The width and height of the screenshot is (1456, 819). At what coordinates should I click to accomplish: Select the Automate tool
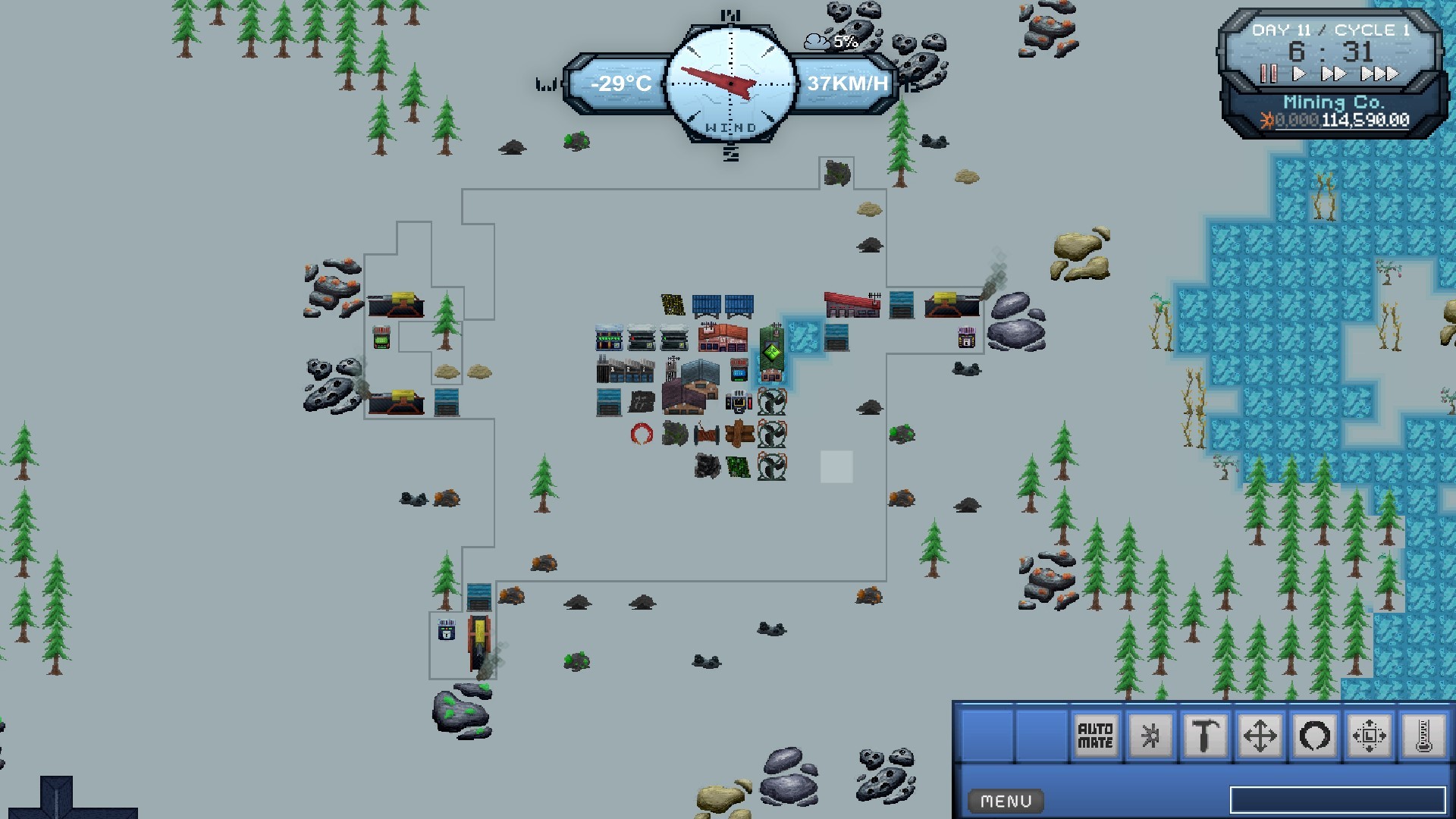point(1096,736)
